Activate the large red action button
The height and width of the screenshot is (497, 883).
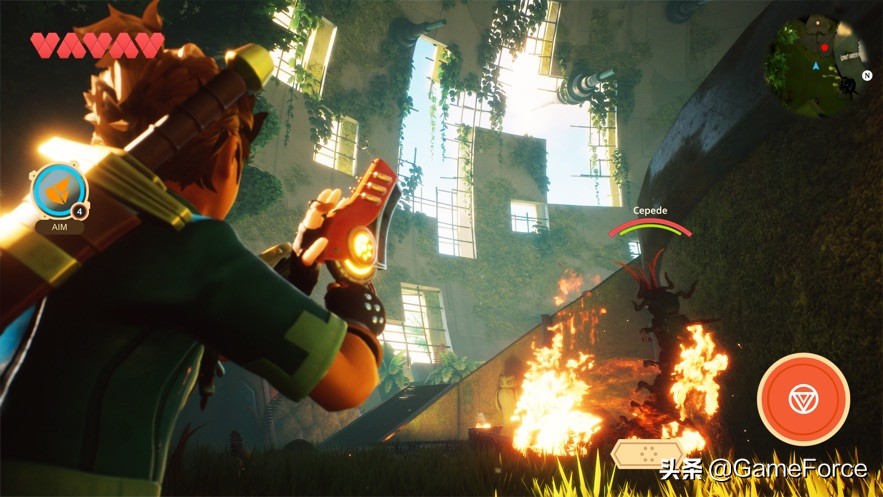point(803,399)
